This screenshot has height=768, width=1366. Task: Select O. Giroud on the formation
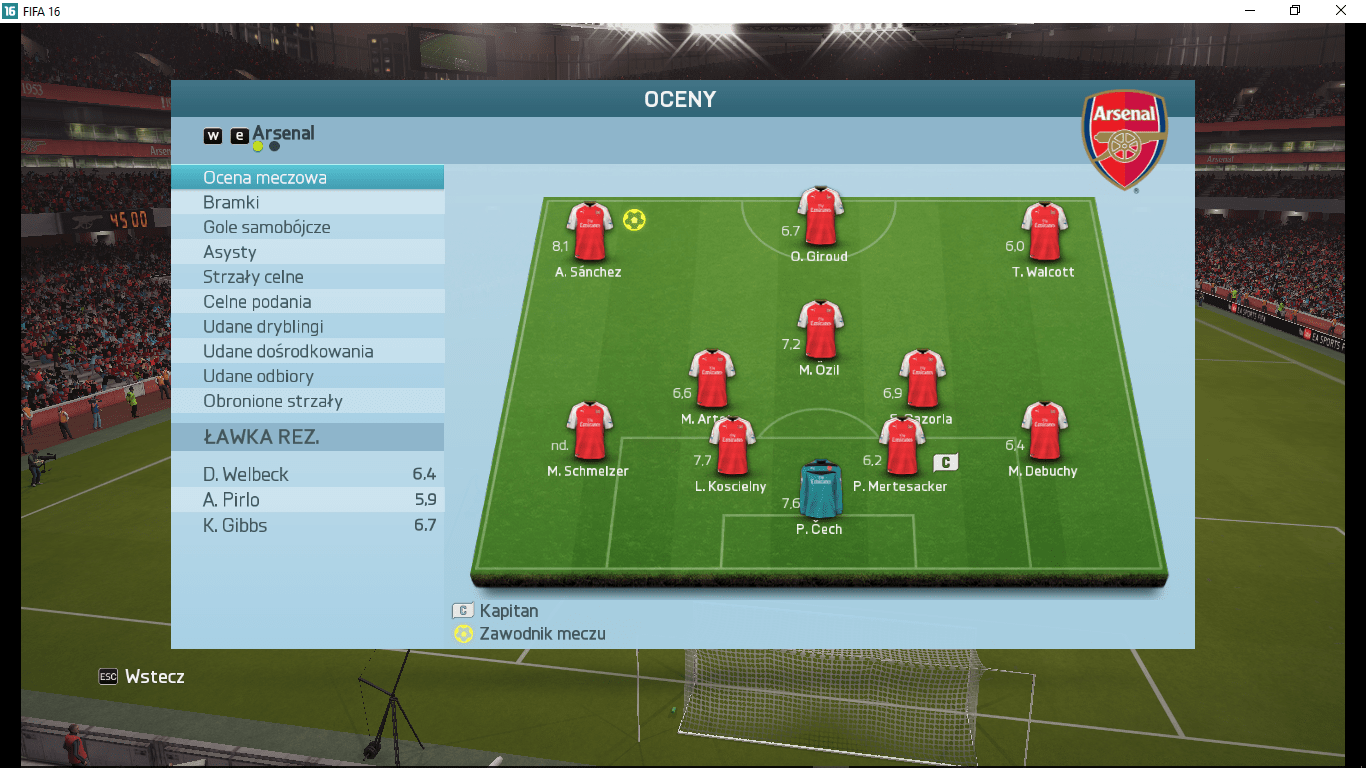[820, 217]
